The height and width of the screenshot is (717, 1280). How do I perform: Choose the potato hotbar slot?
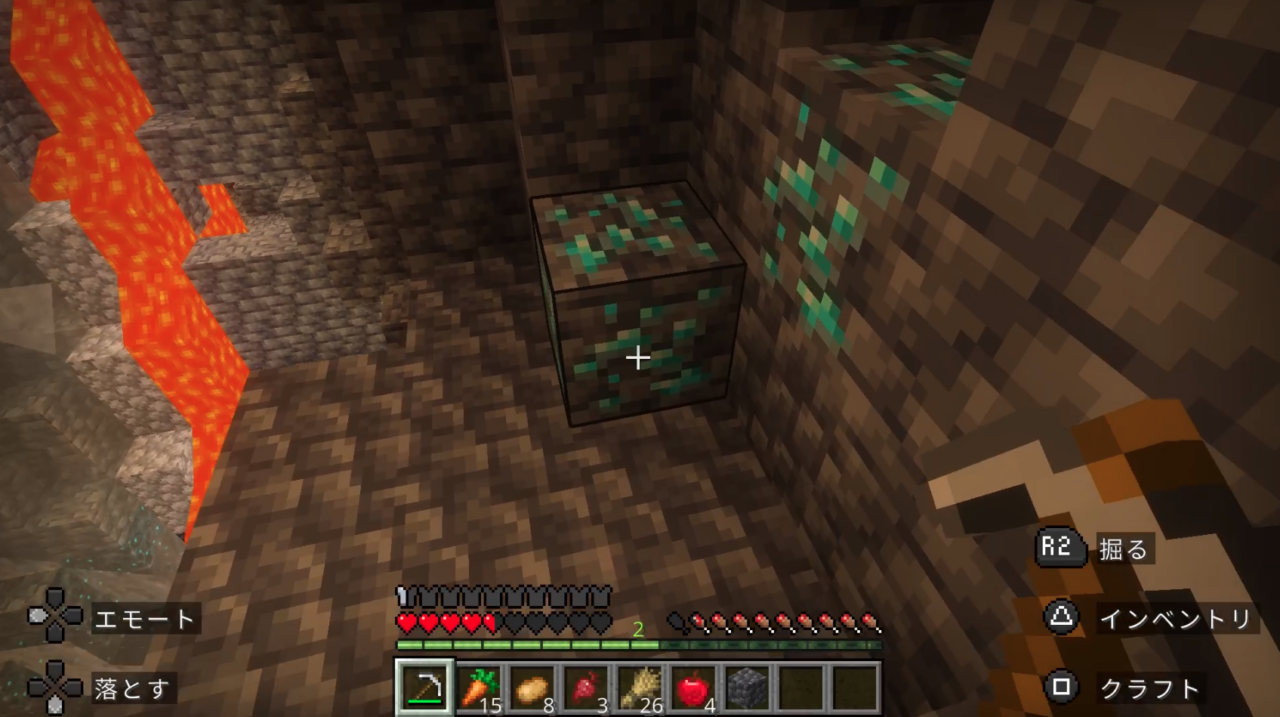pos(533,687)
